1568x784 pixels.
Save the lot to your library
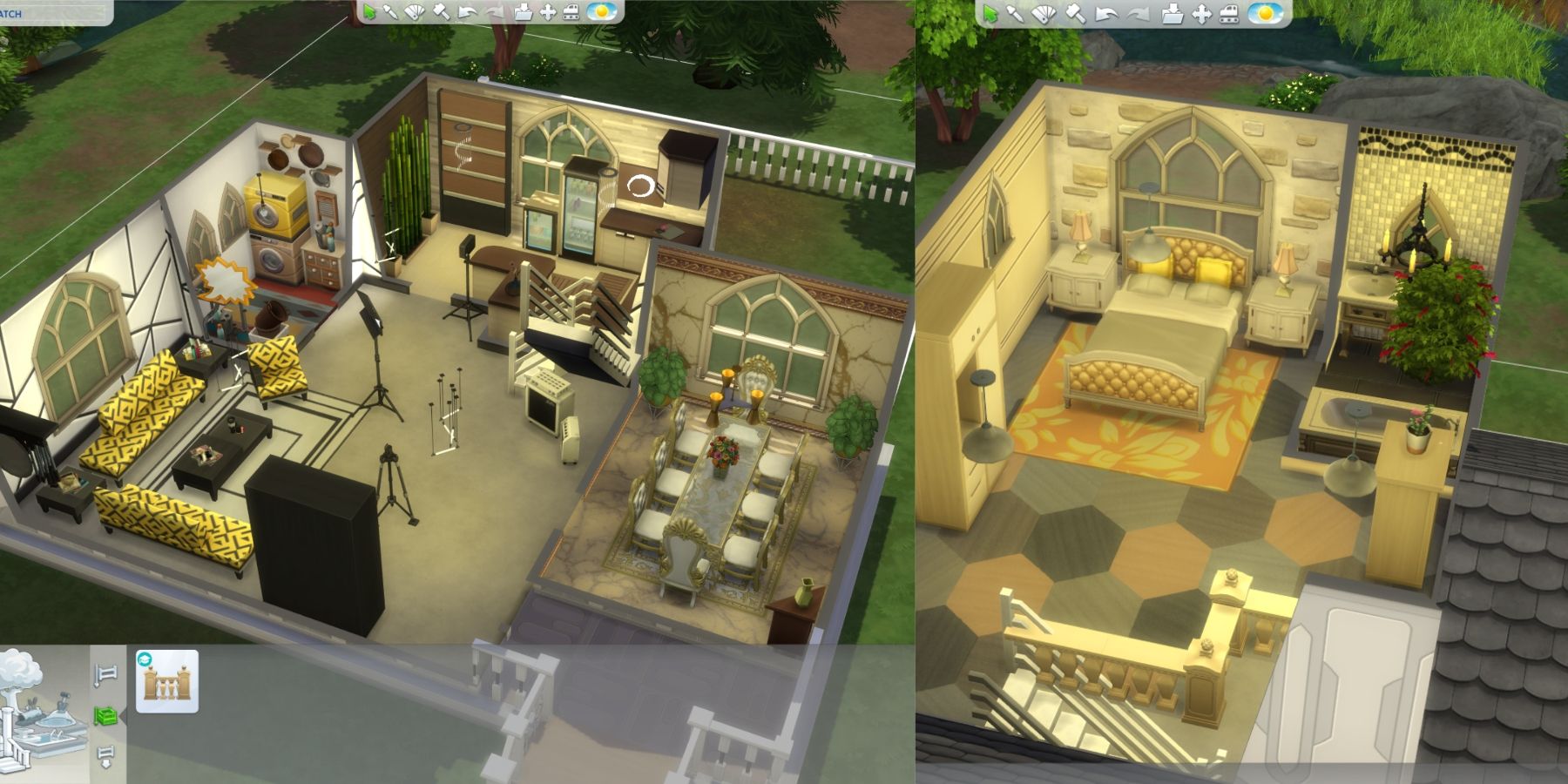(525, 13)
